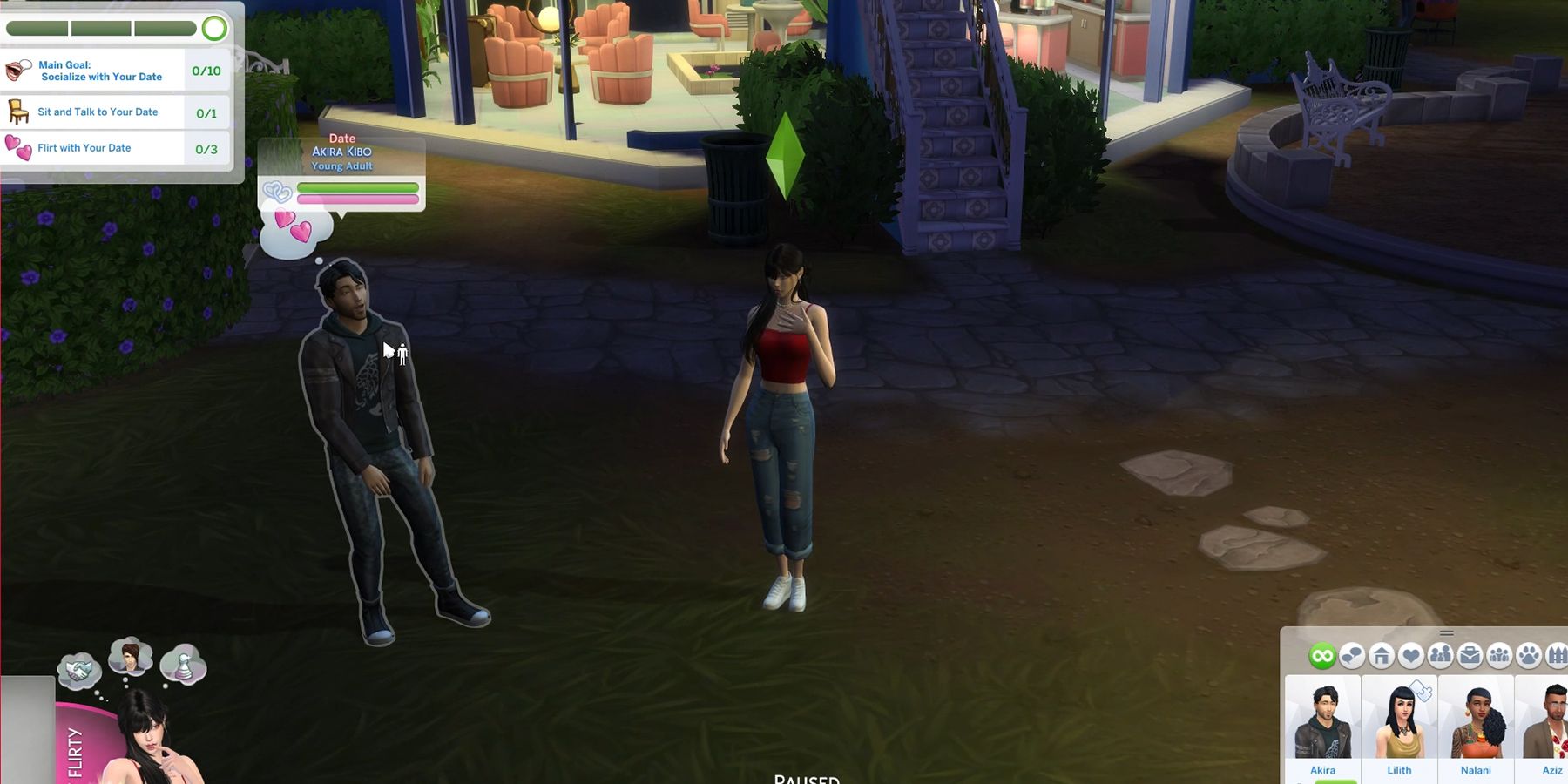
Task: Click Akira Kibo's date name label
Action: pyautogui.click(x=342, y=150)
